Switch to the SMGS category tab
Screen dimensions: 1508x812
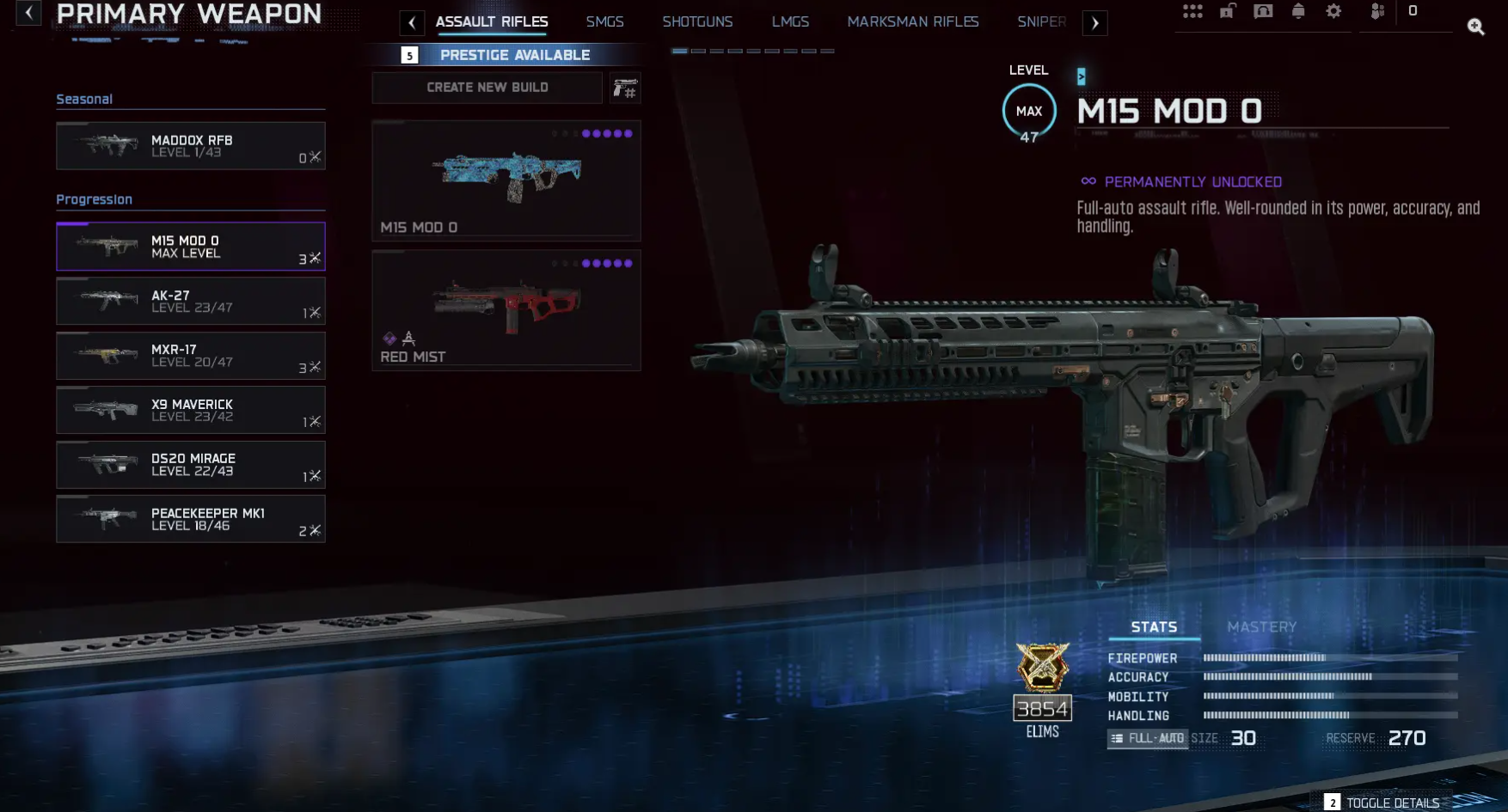tap(604, 21)
